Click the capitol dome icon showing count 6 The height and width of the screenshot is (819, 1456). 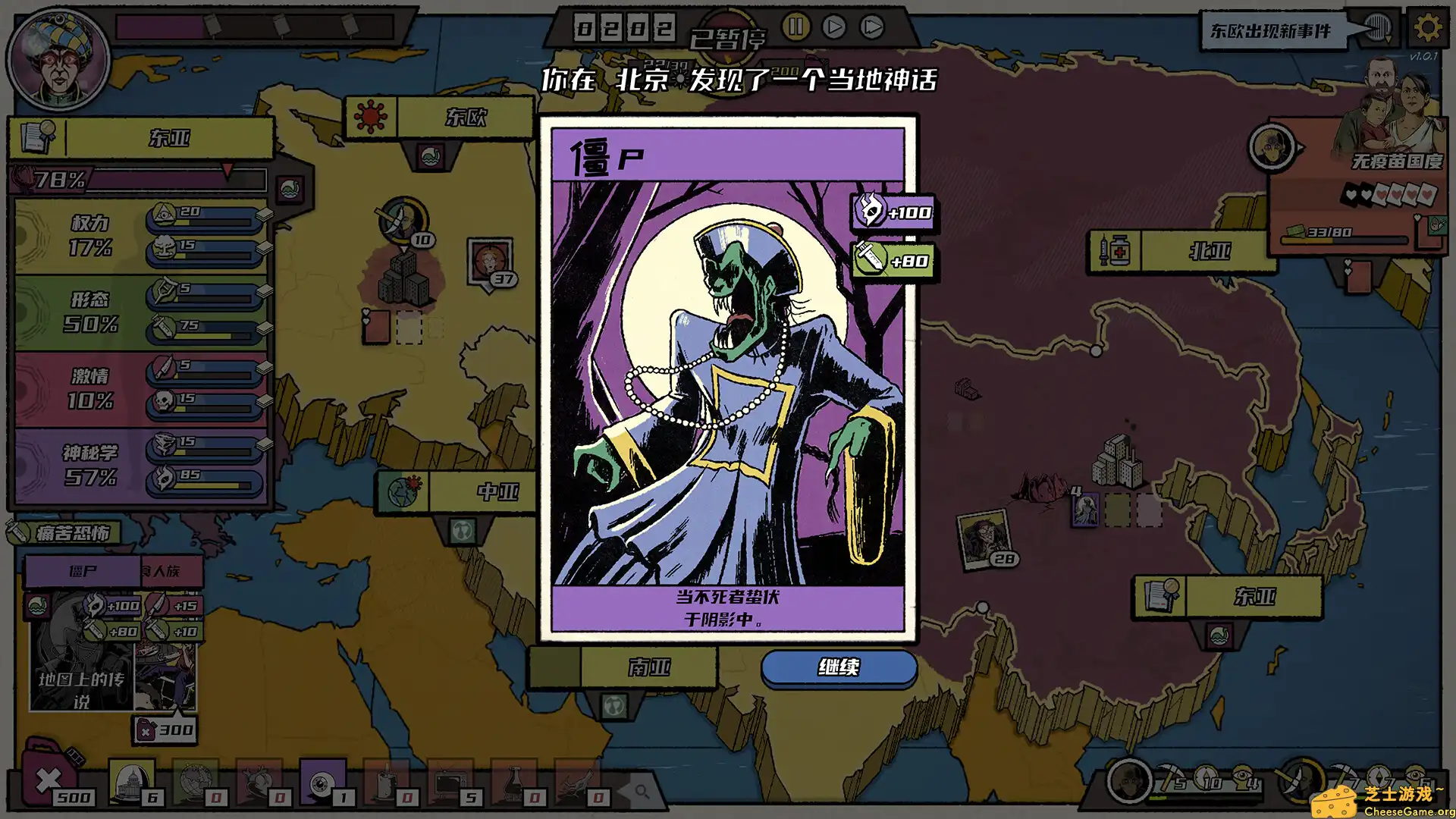[x=129, y=781]
